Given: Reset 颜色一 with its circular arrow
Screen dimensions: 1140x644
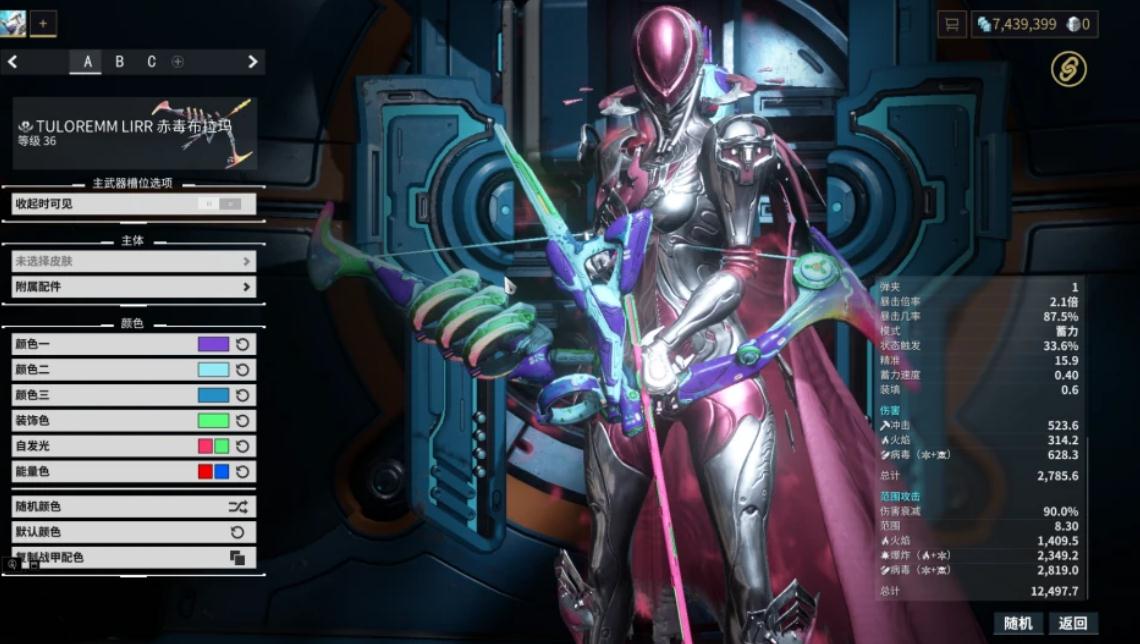Looking at the screenshot, I should 242,345.
